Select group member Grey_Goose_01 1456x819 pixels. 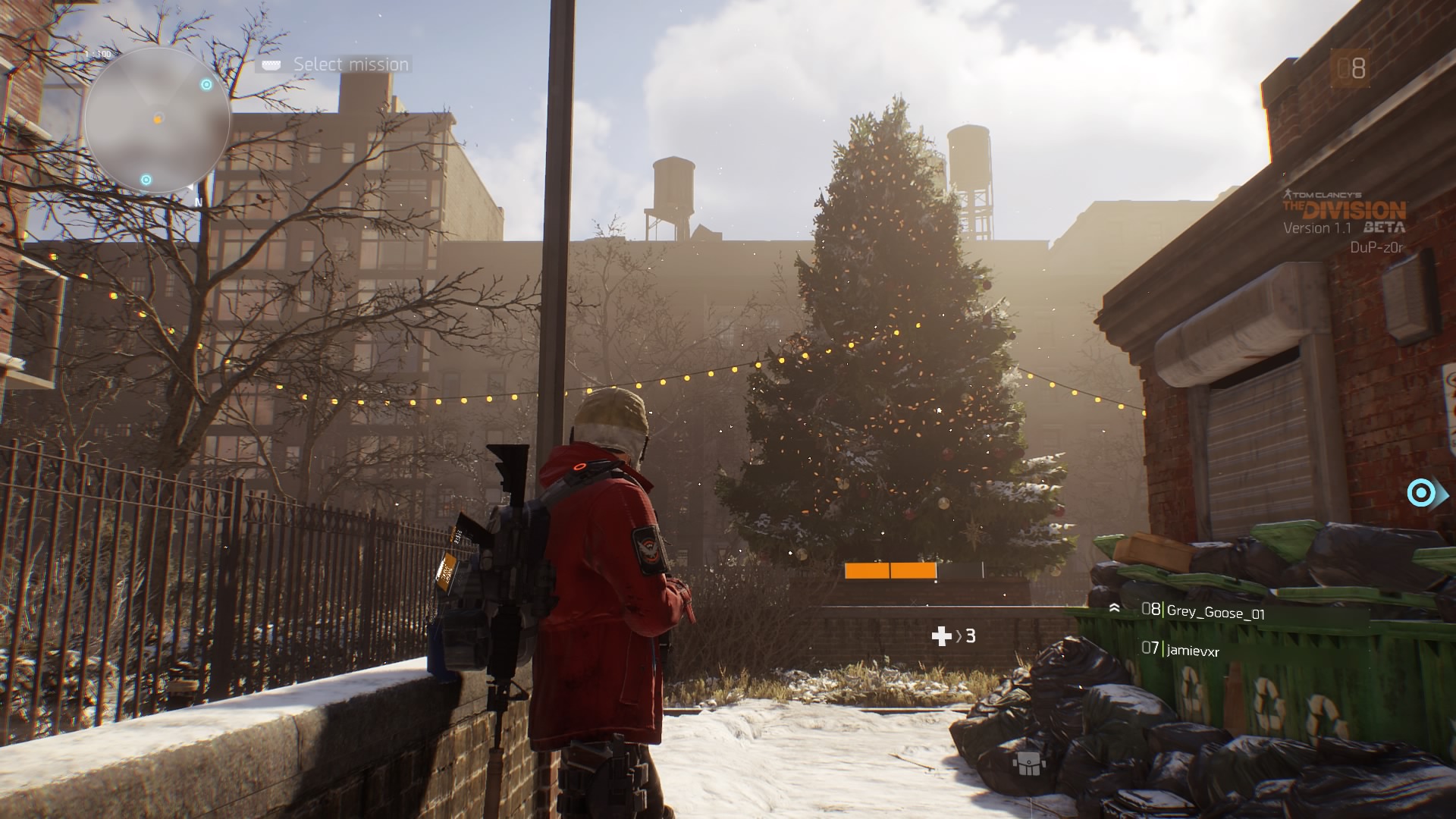1215,611
